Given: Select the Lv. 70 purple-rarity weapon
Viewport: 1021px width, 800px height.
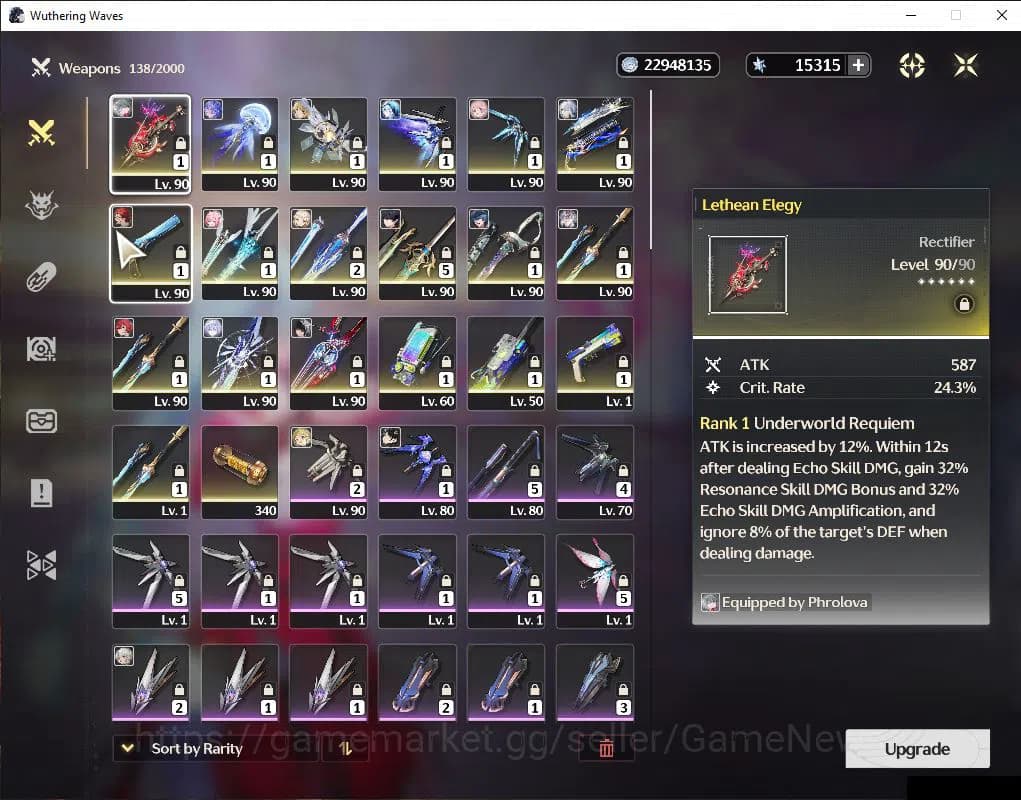Looking at the screenshot, I should click(594, 472).
